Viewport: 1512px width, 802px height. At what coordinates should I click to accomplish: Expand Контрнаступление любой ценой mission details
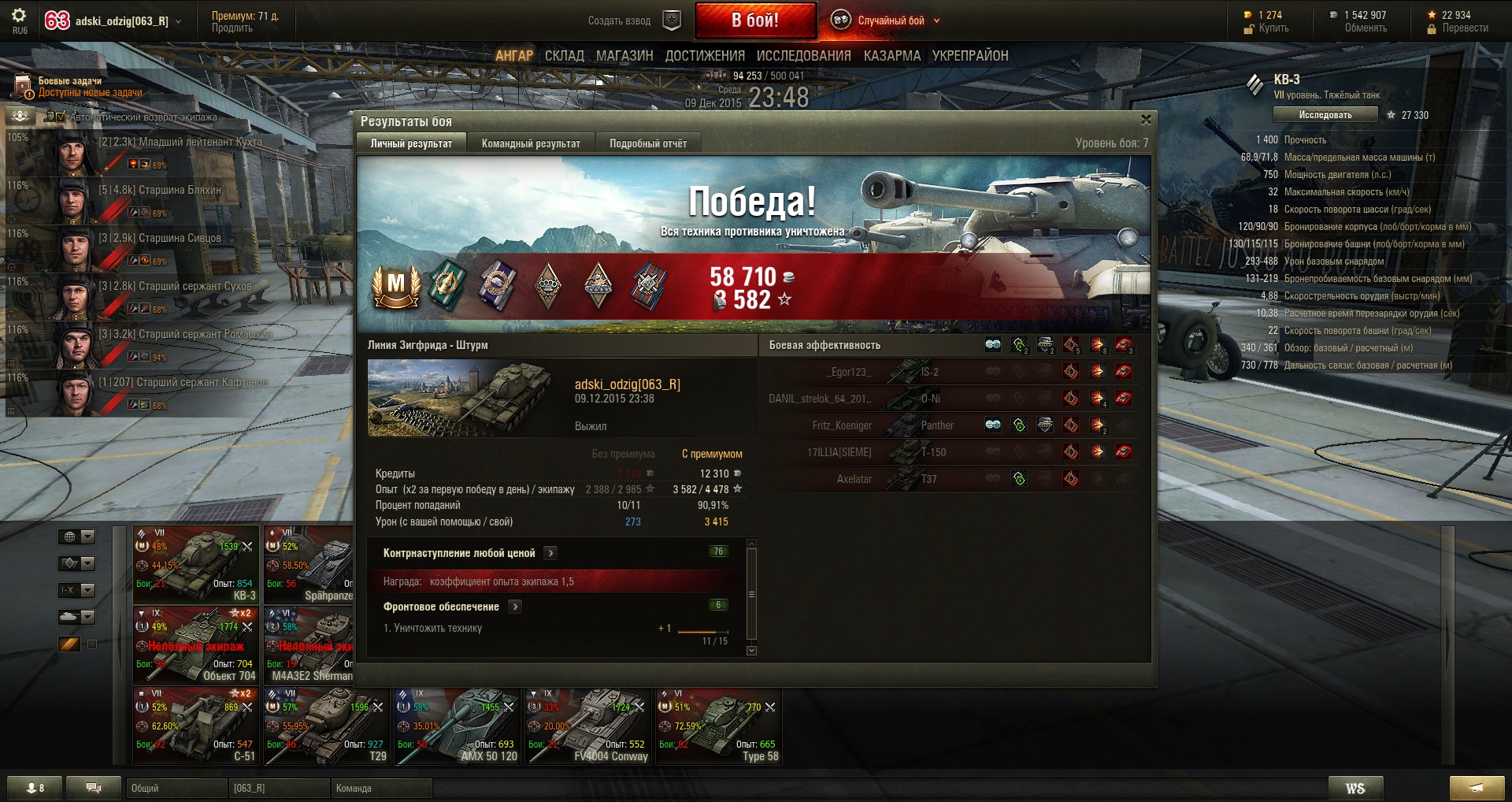tap(550, 553)
